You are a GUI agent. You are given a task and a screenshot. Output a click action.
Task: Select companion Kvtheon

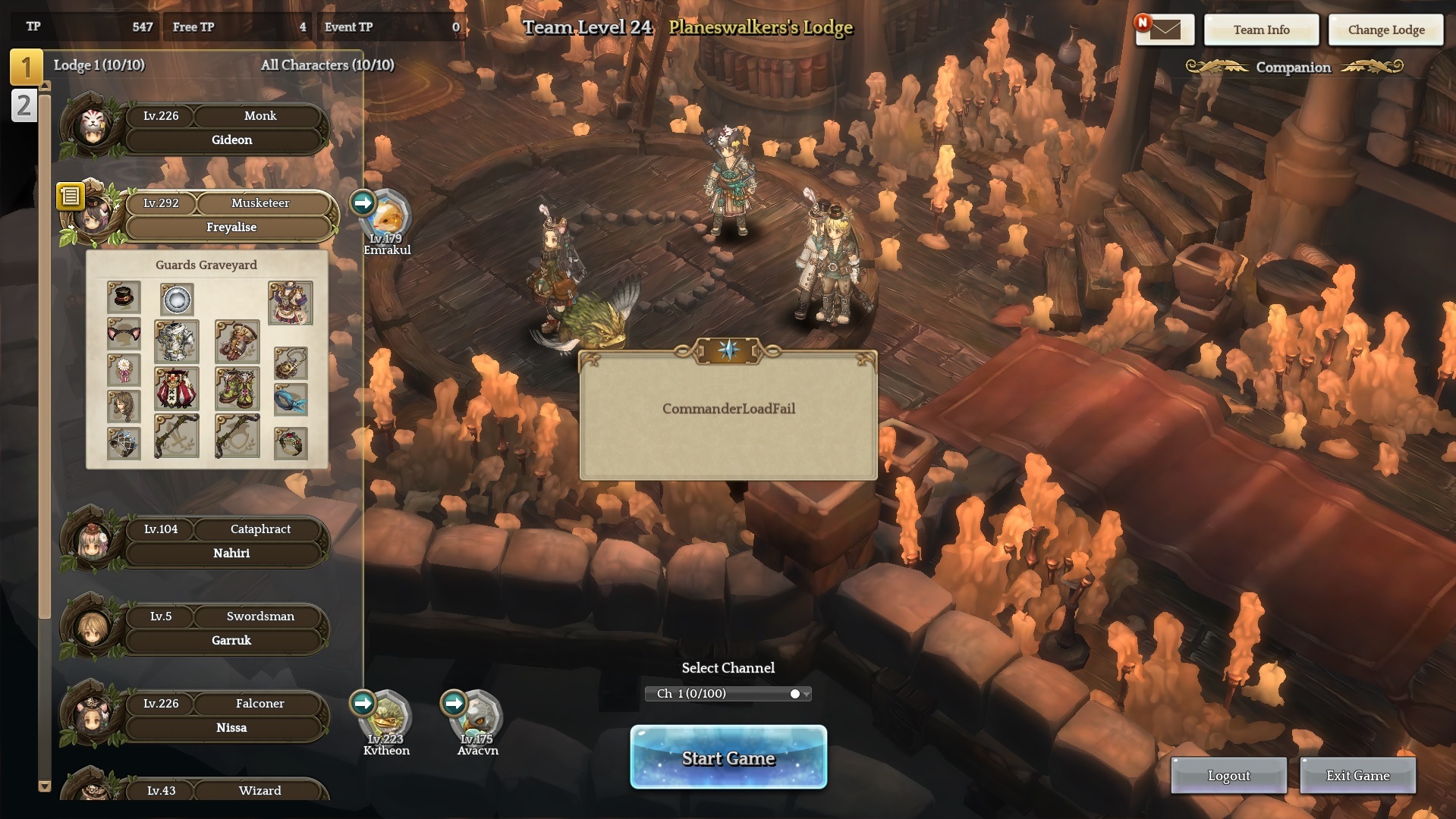point(386,720)
